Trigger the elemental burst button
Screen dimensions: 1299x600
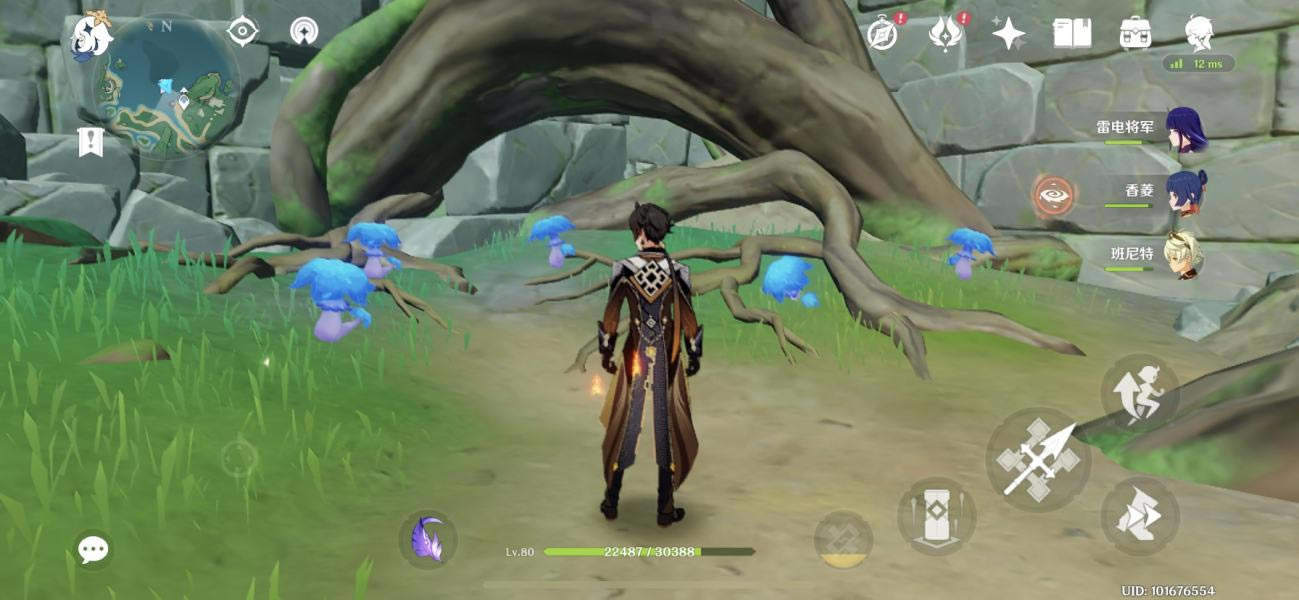coord(843,540)
